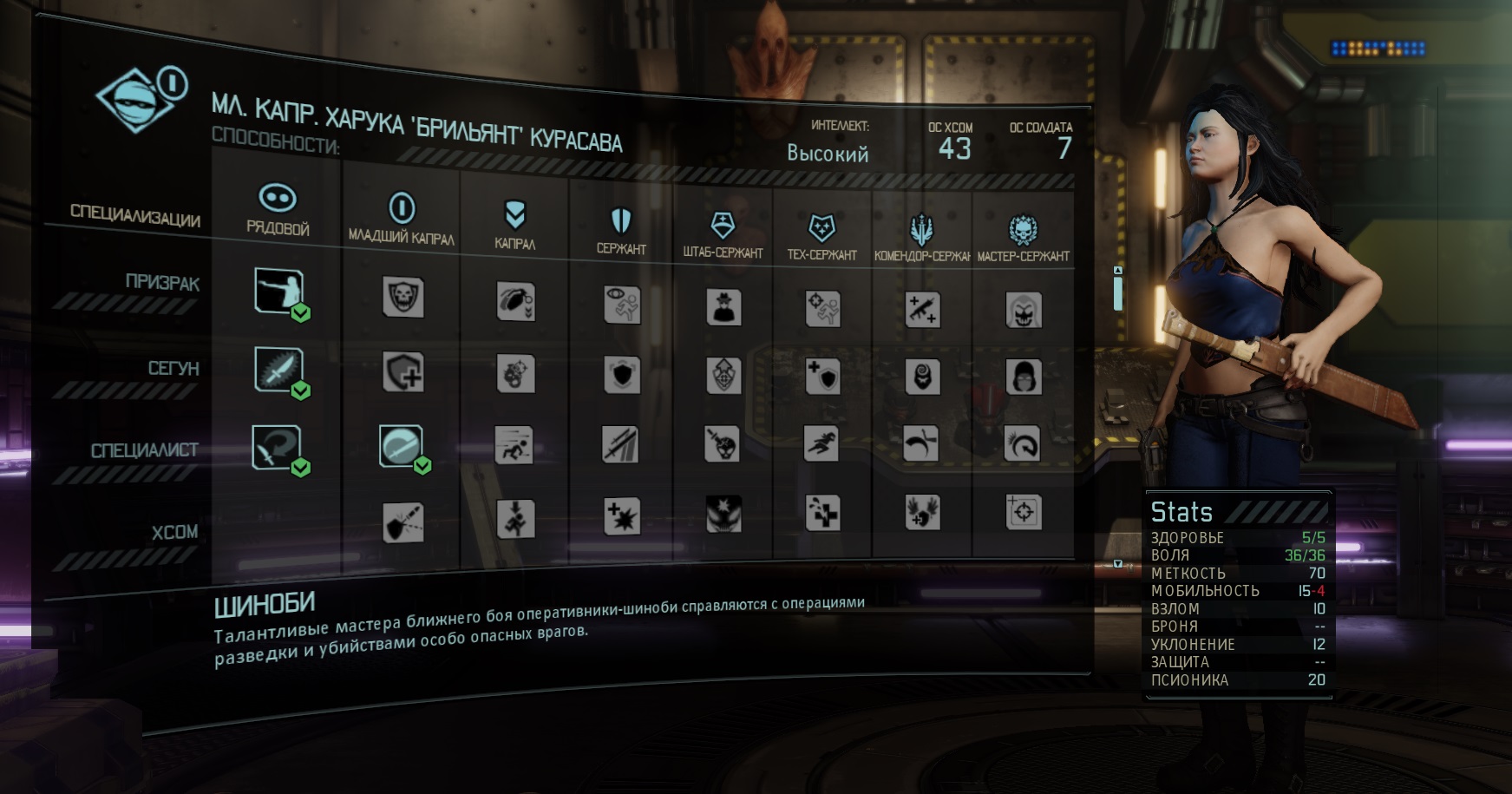Click the scrollbar up arrow beside ability grid
This screenshot has width=1512, height=794.
point(1118,271)
